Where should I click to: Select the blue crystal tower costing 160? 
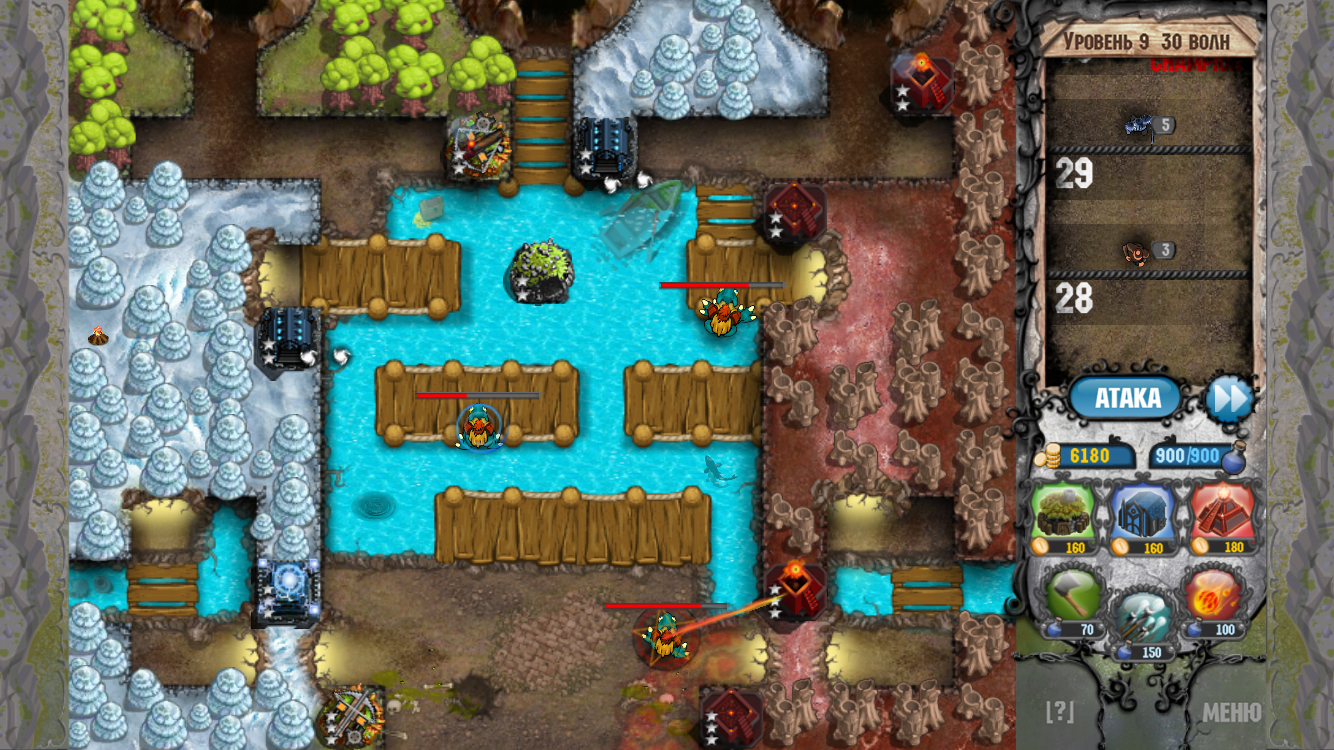pyautogui.click(x=1148, y=514)
